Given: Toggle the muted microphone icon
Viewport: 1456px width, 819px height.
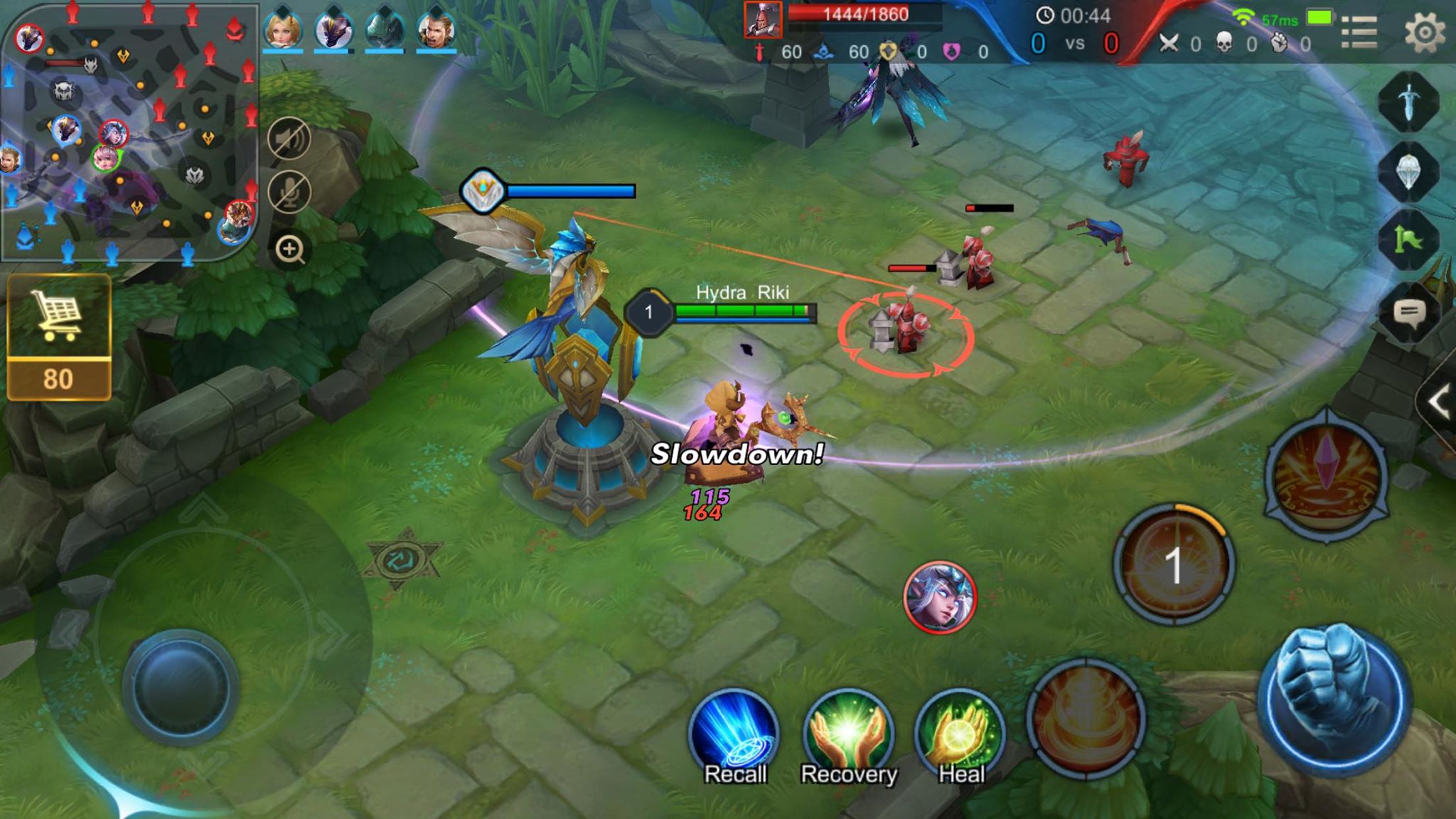Looking at the screenshot, I should [x=289, y=192].
